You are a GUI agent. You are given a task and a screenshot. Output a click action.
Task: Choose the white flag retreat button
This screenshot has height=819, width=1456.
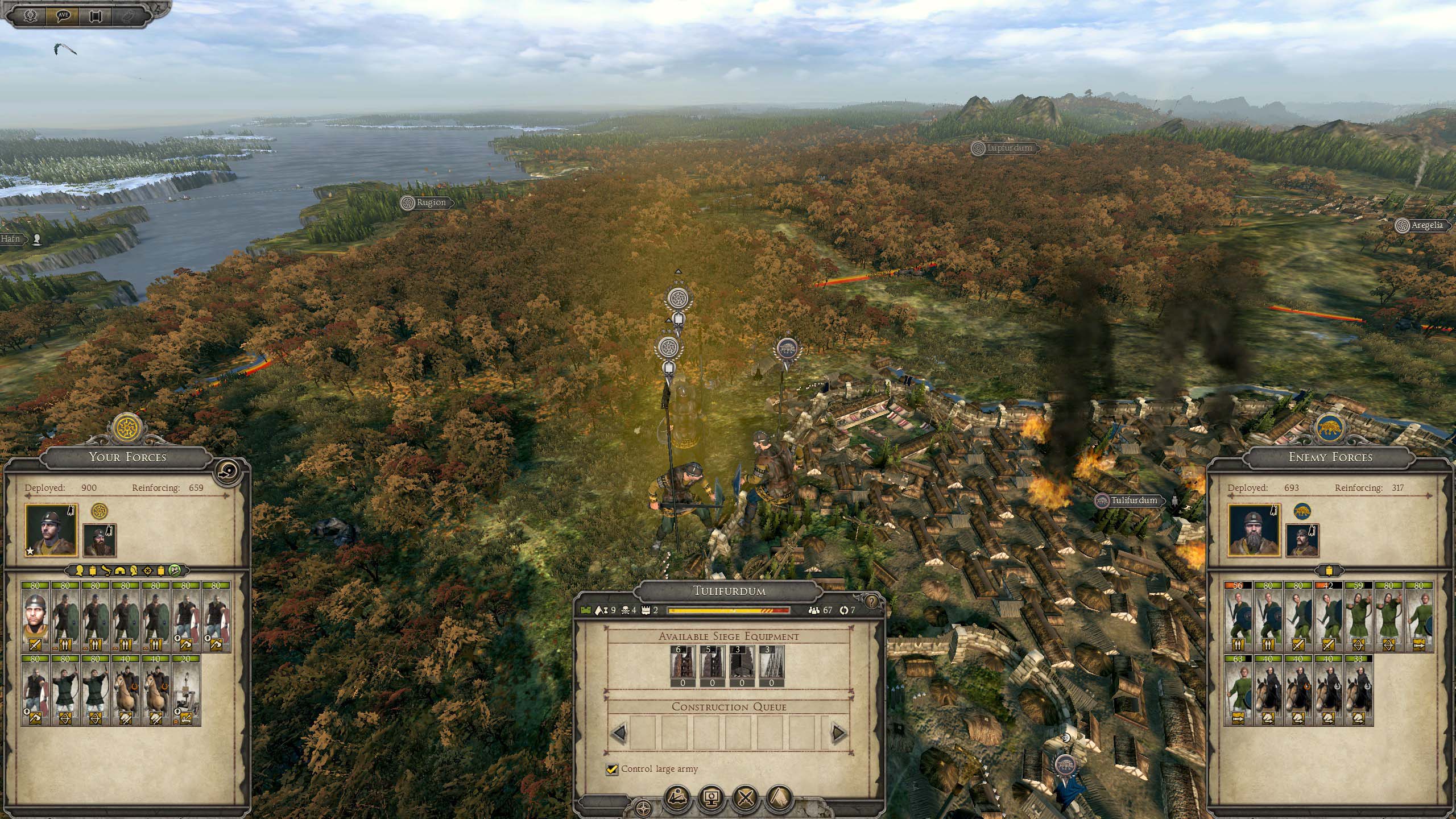(780, 799)
